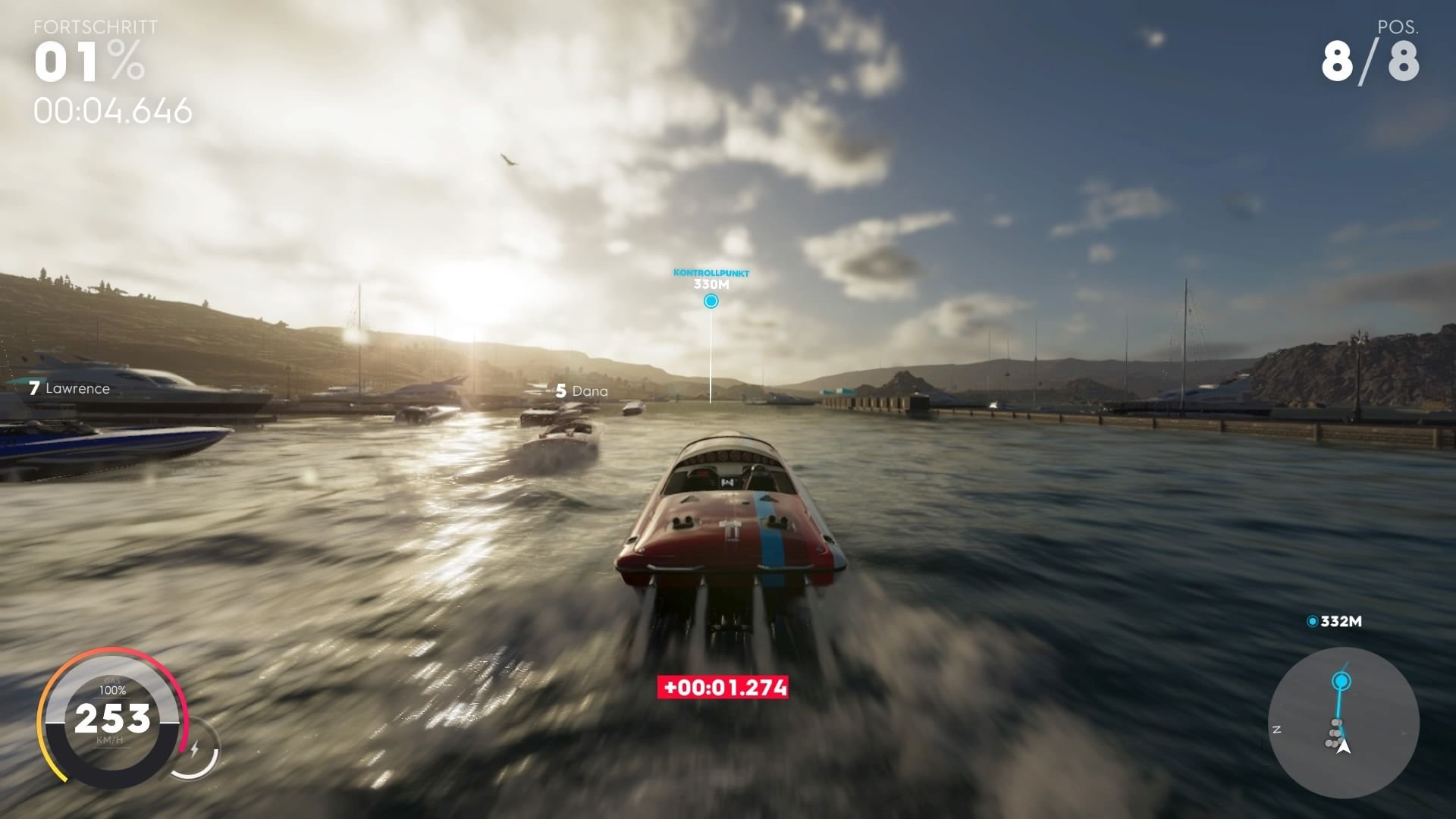
Task: Select the FORTSCHRITT heading label
Action: [x=94, y=26]
